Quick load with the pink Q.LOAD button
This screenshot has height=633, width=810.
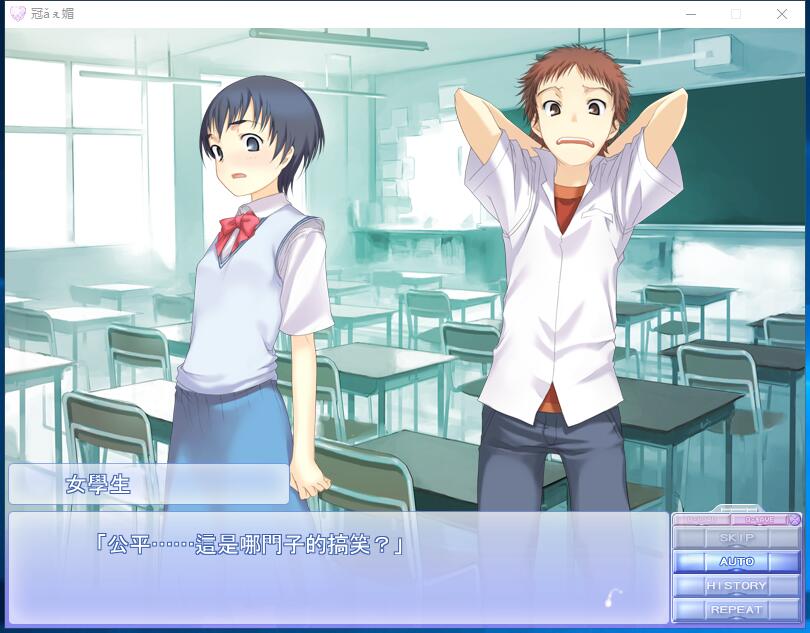pos(702,520)
